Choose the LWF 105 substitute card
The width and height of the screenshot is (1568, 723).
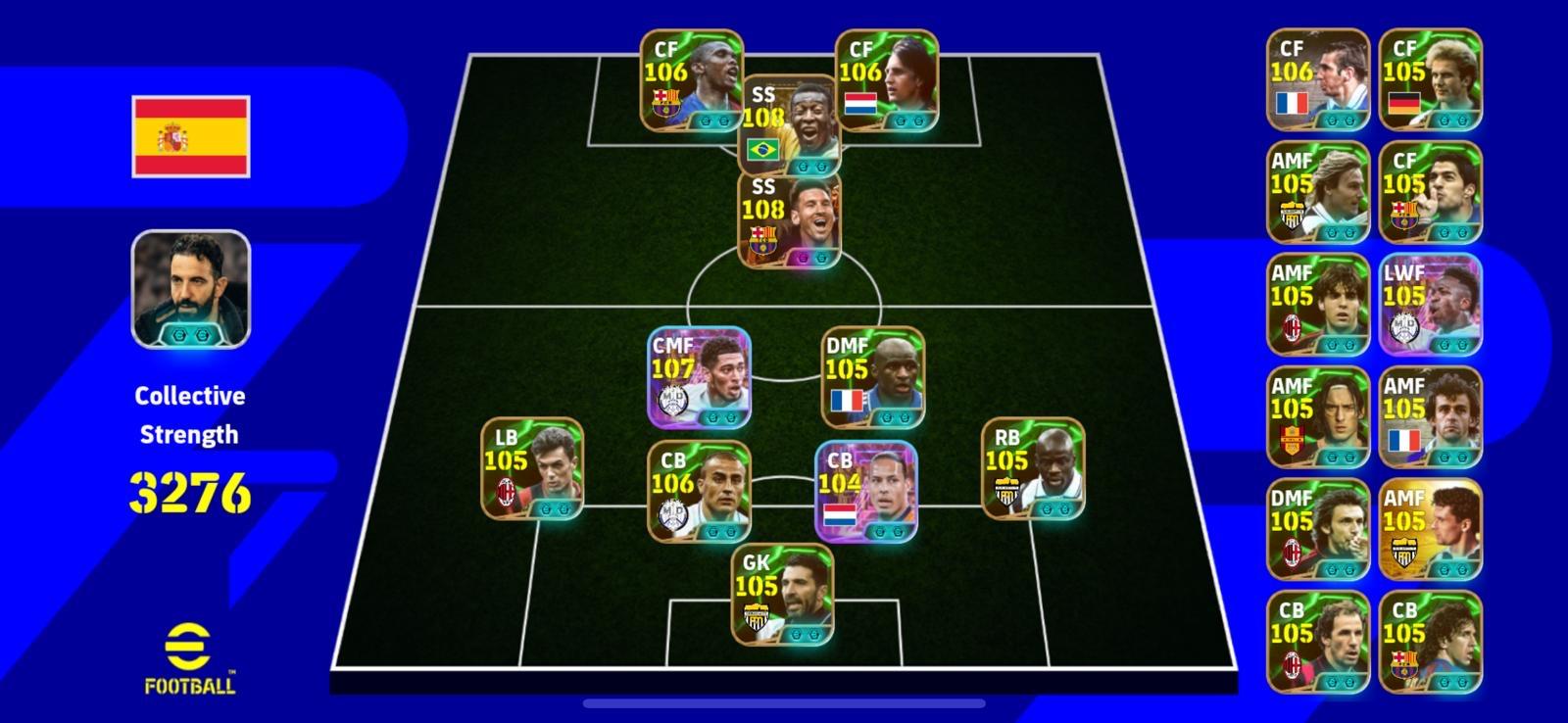[1431, 305]
